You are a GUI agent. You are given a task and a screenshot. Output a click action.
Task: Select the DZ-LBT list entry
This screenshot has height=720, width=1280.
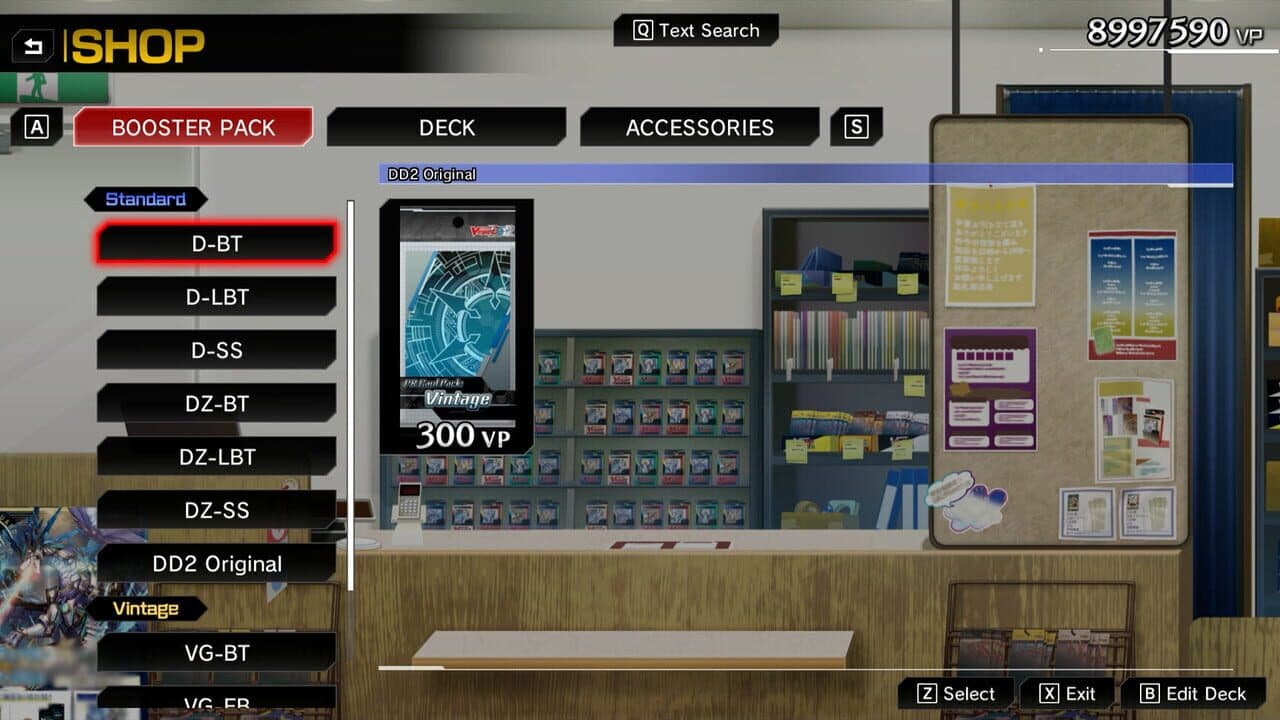pos(216,457)
